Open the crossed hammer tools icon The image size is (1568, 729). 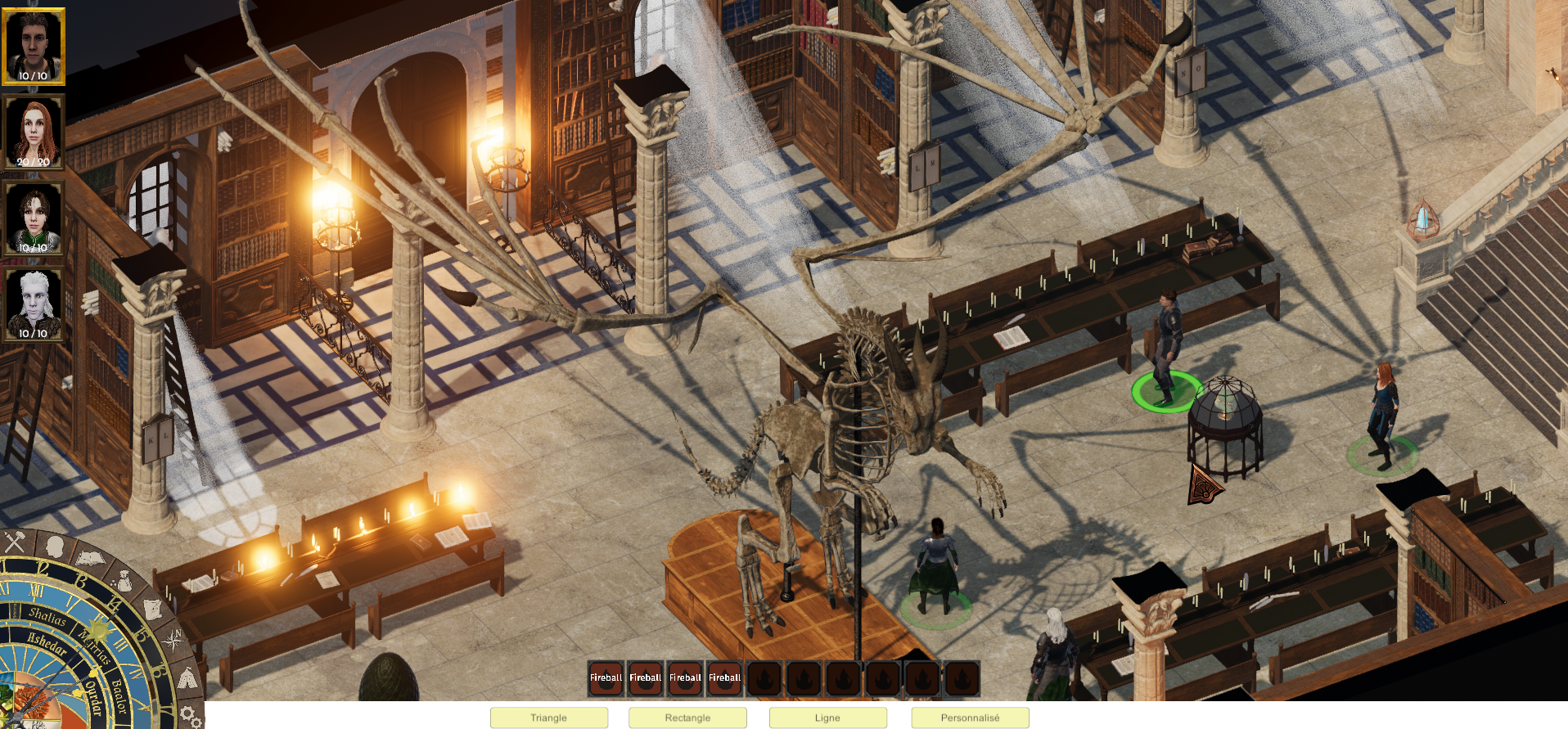(16, 542)
